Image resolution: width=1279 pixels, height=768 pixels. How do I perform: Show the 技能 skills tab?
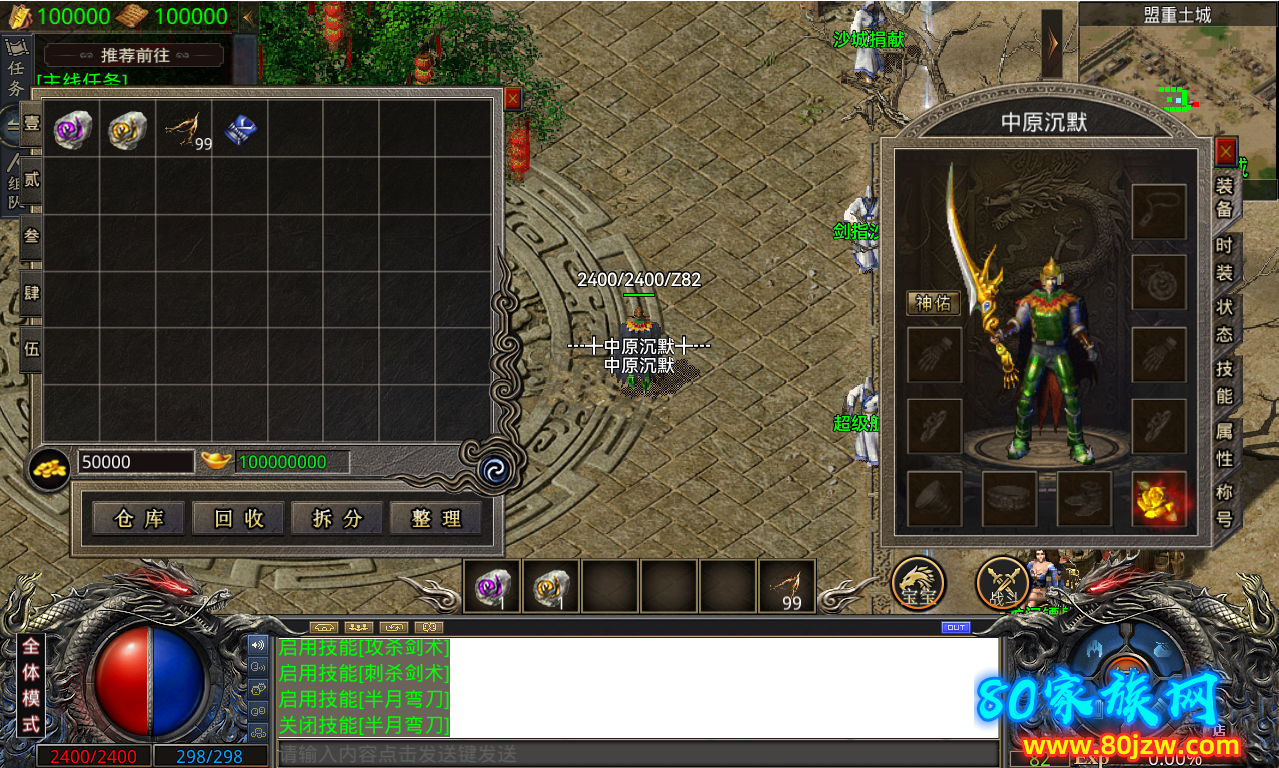[x=1224, y=382]
